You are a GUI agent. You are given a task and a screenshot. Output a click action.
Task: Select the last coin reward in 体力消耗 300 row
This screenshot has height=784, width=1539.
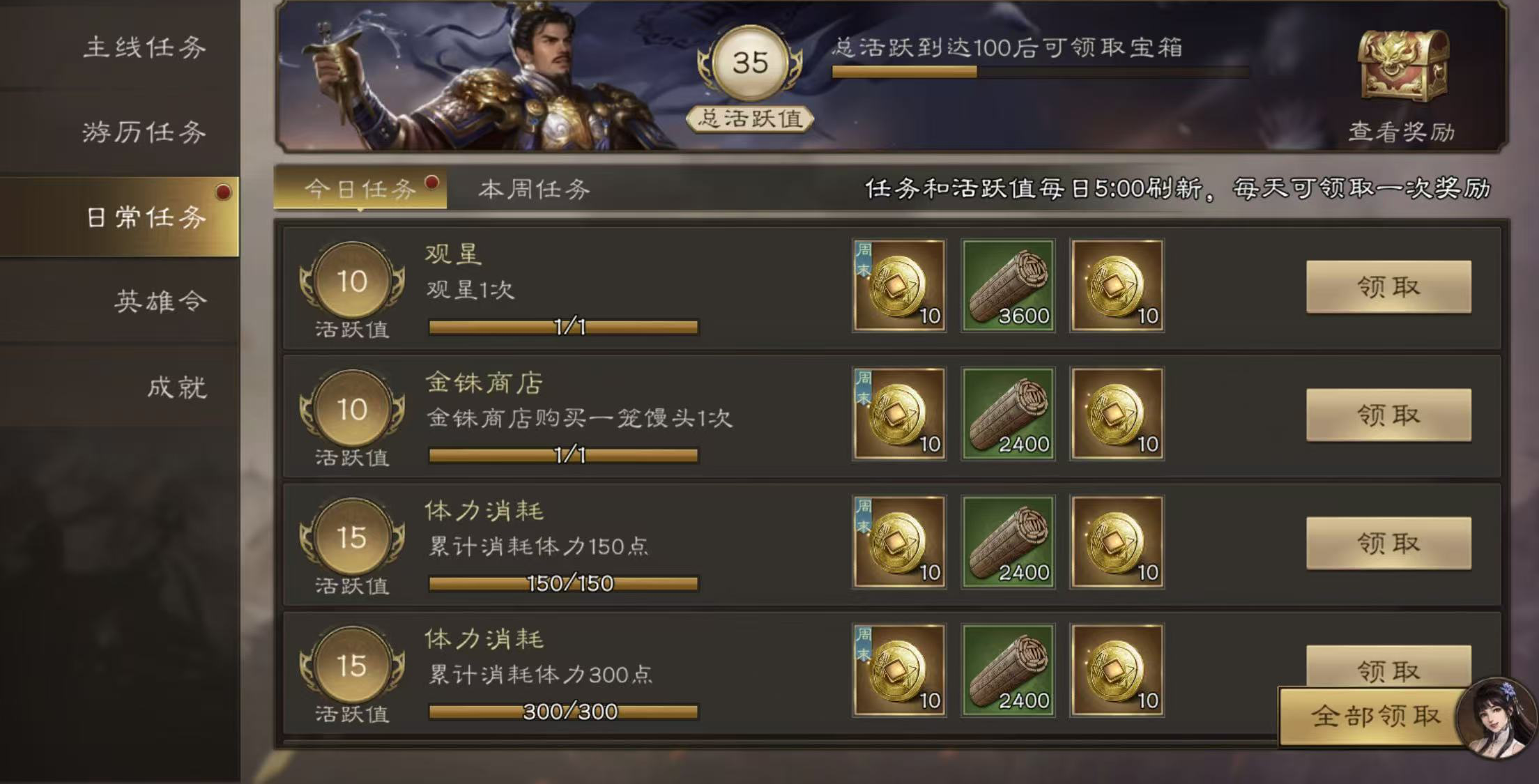1117,672
